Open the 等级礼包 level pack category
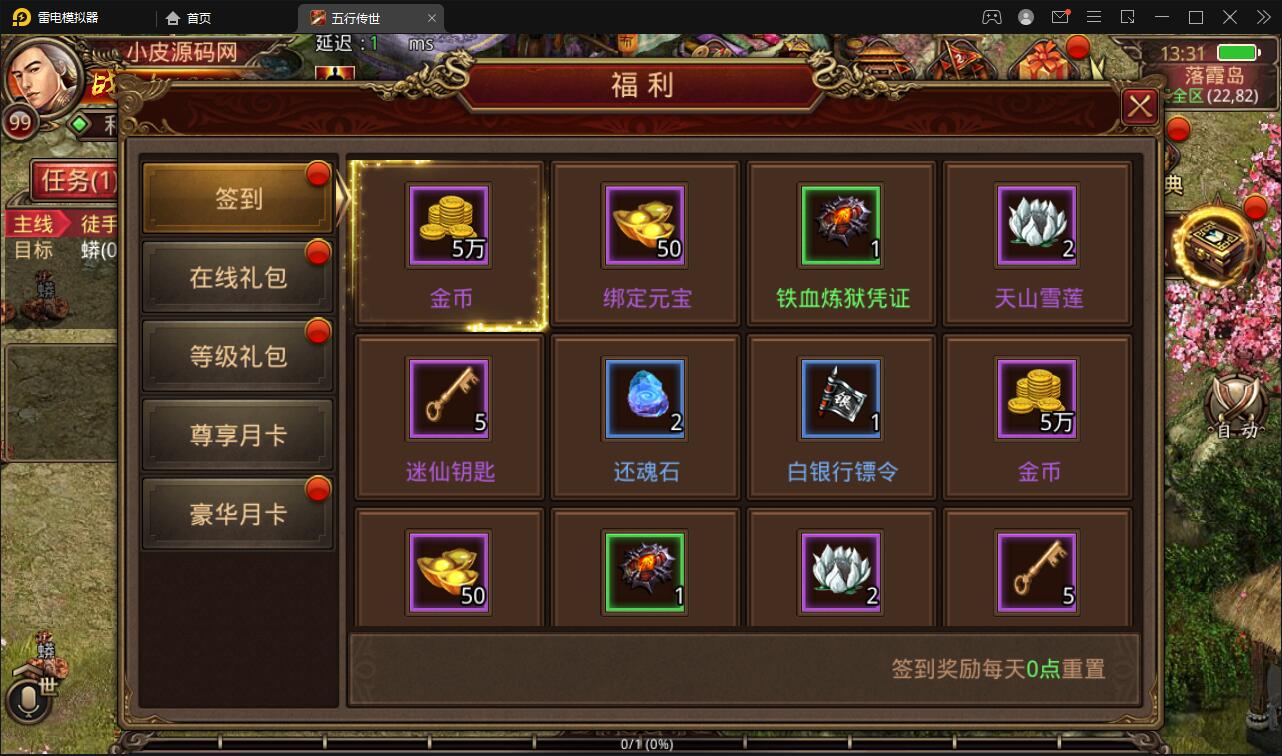Viewport: 1282px width, 756px height. [x=236, y=355]
